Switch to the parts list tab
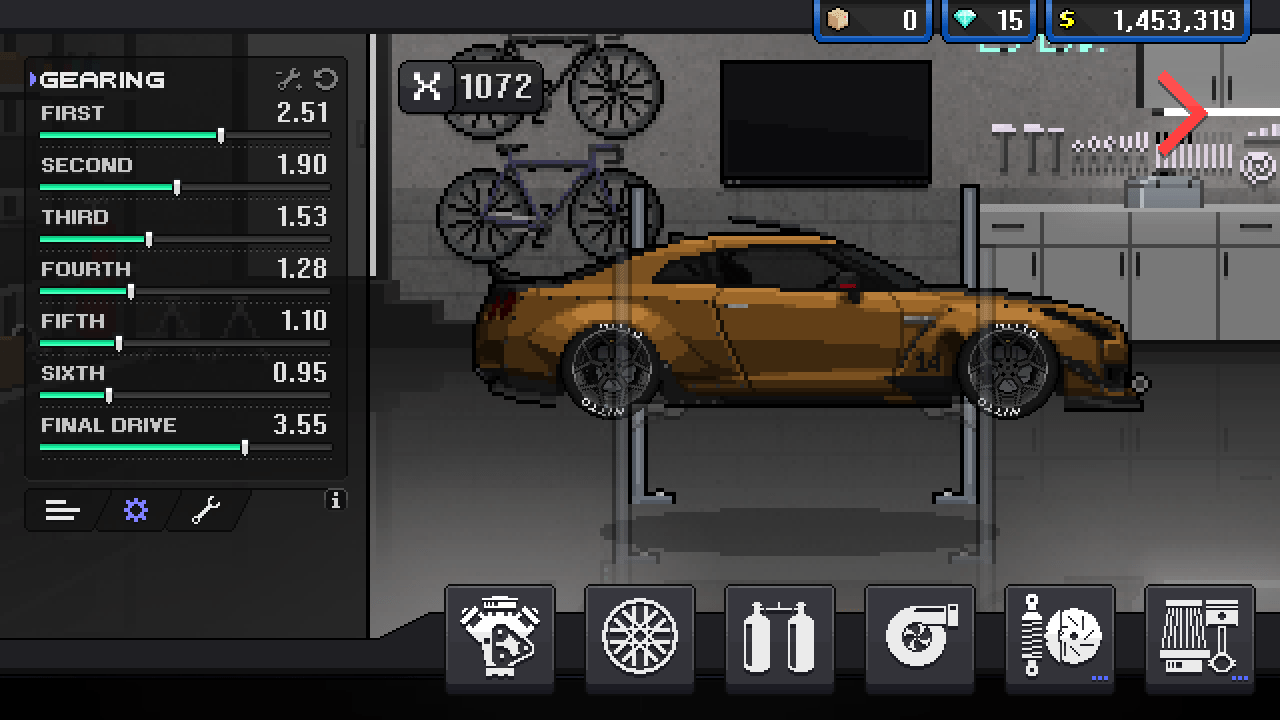This screenshot has width=1280, height=720. coord(62,510)
